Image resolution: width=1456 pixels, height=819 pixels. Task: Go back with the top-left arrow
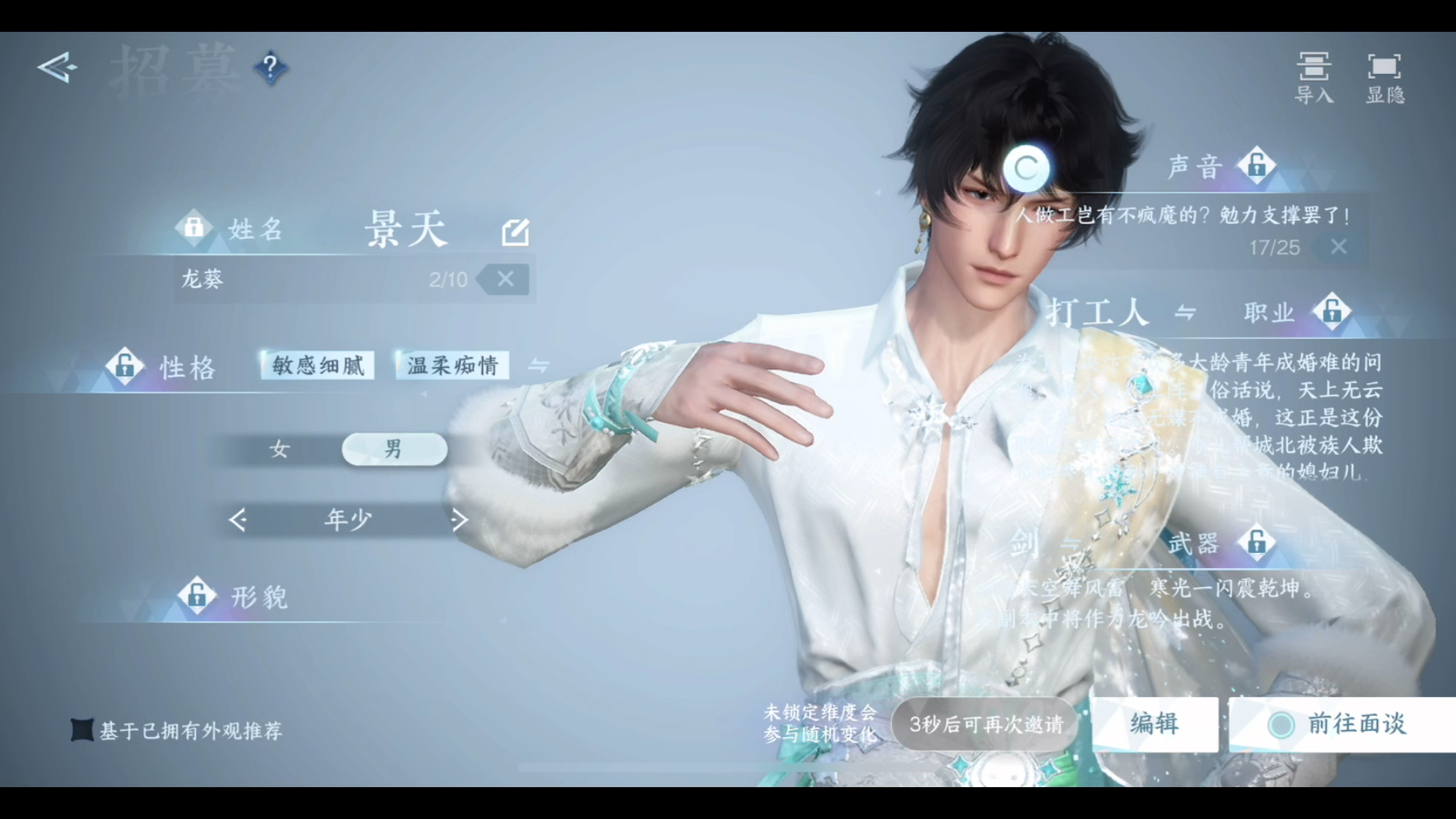coord(57,68)
